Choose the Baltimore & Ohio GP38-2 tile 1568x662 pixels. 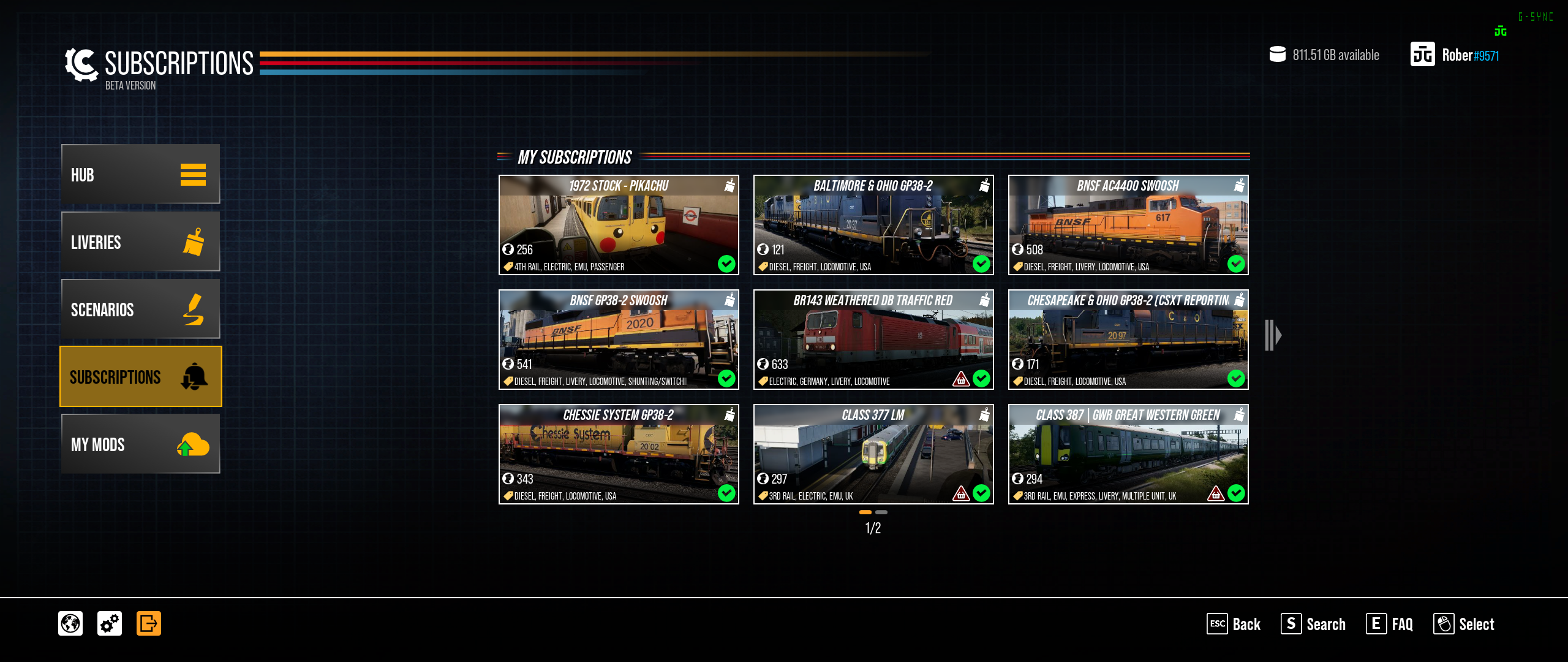[x=873, y=225]
